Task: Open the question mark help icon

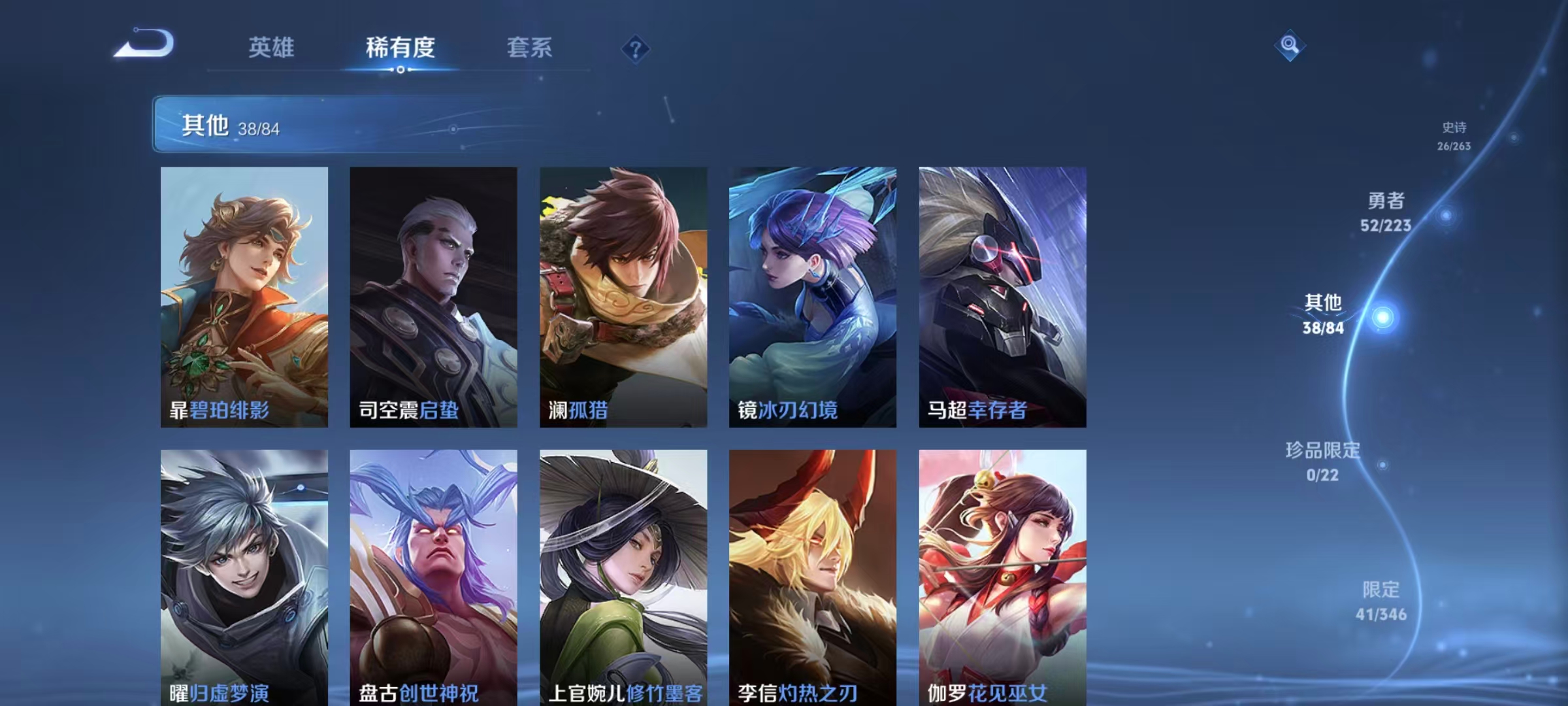Action: [x=635, y=49]
